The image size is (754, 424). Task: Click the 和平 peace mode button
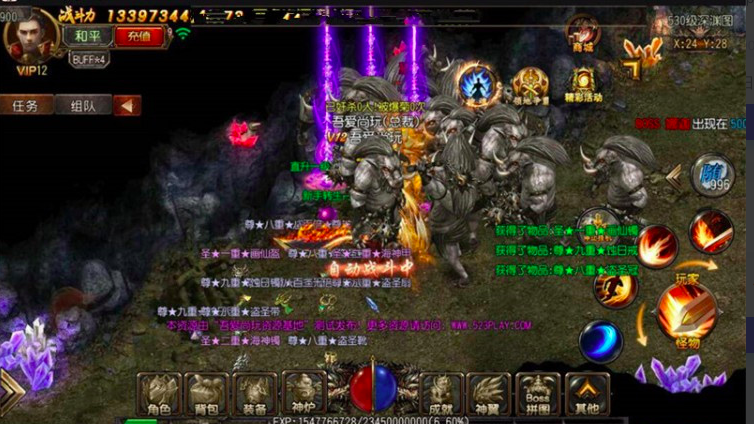coord(87,35)
